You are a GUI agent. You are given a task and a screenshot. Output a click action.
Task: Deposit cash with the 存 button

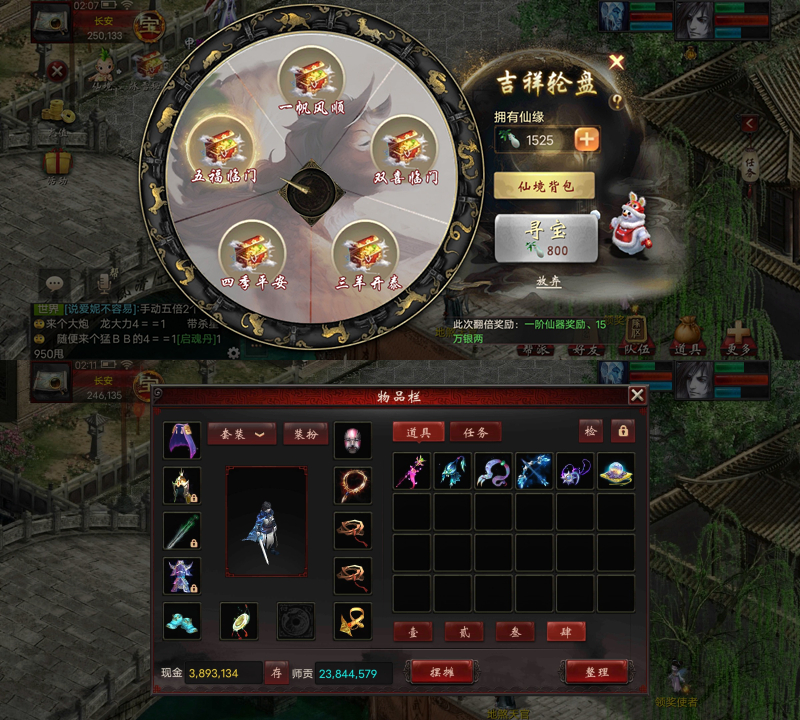(277, 673)
